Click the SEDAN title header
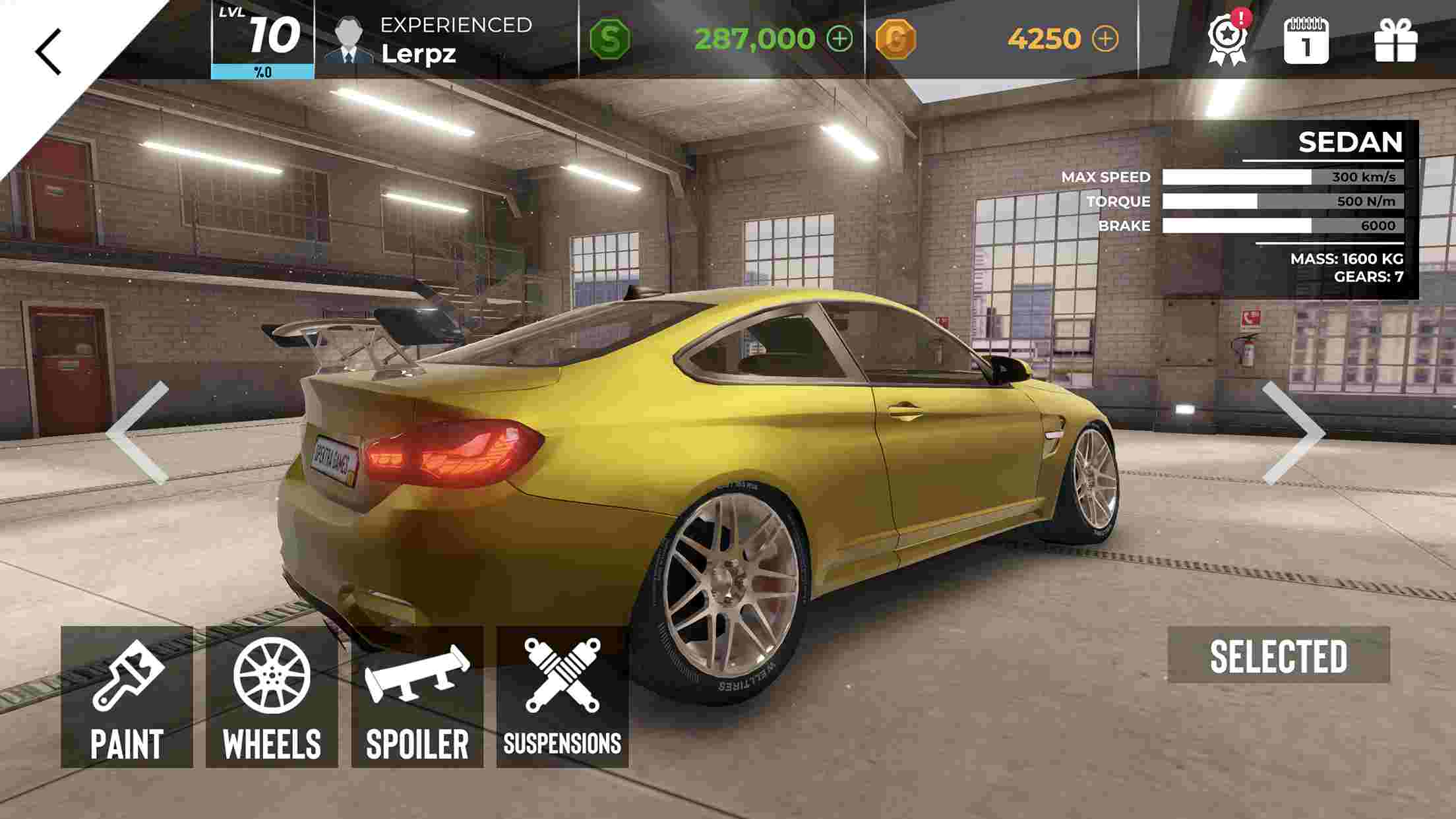Screen dimensions: 1456x819 (x=1350, y=140)
